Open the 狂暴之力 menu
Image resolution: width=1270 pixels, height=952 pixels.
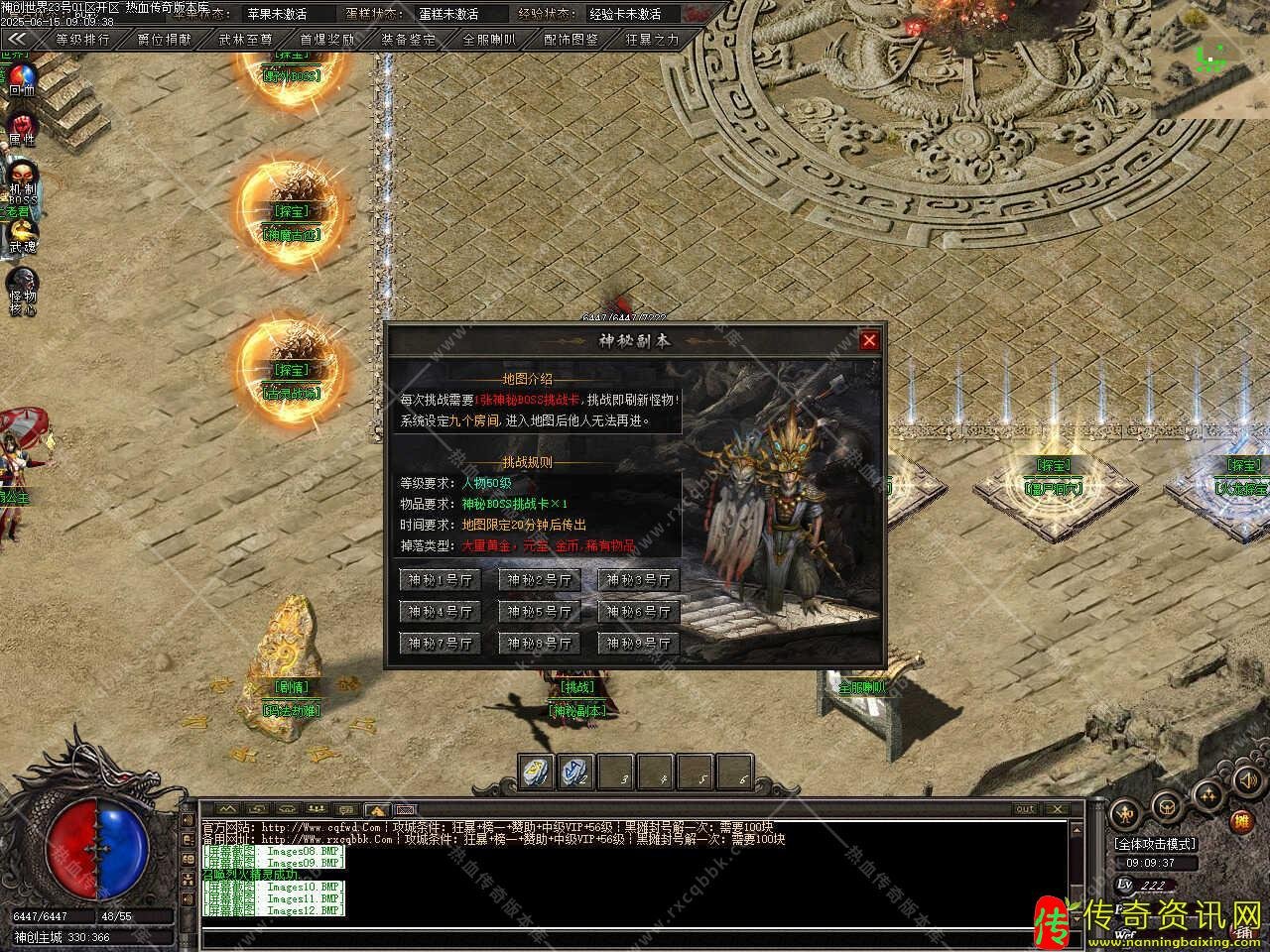652,40
